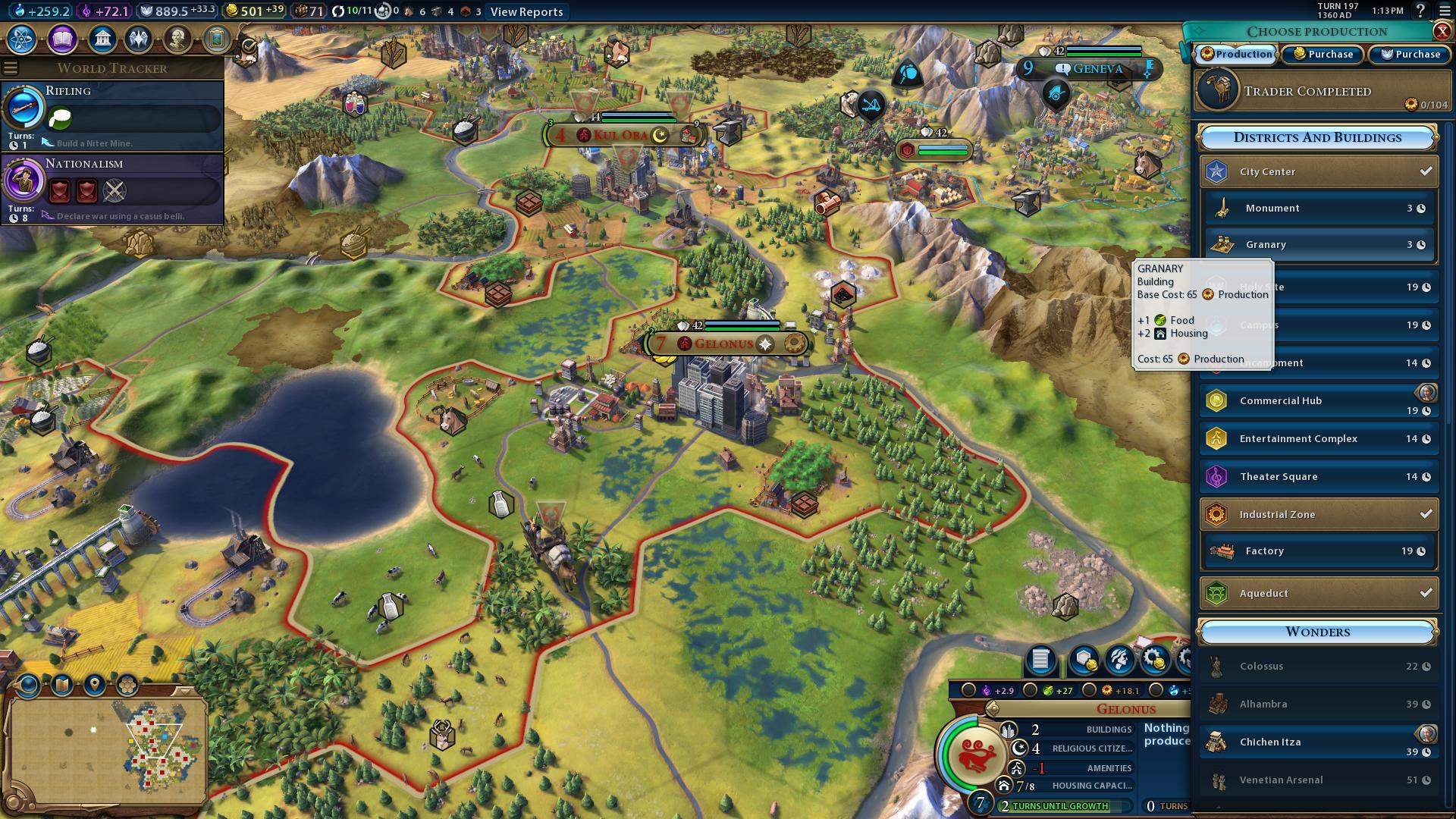Viewport: 1456px width, 819px height.
Task: Select Granary for production
Action: click(1319, 245)
